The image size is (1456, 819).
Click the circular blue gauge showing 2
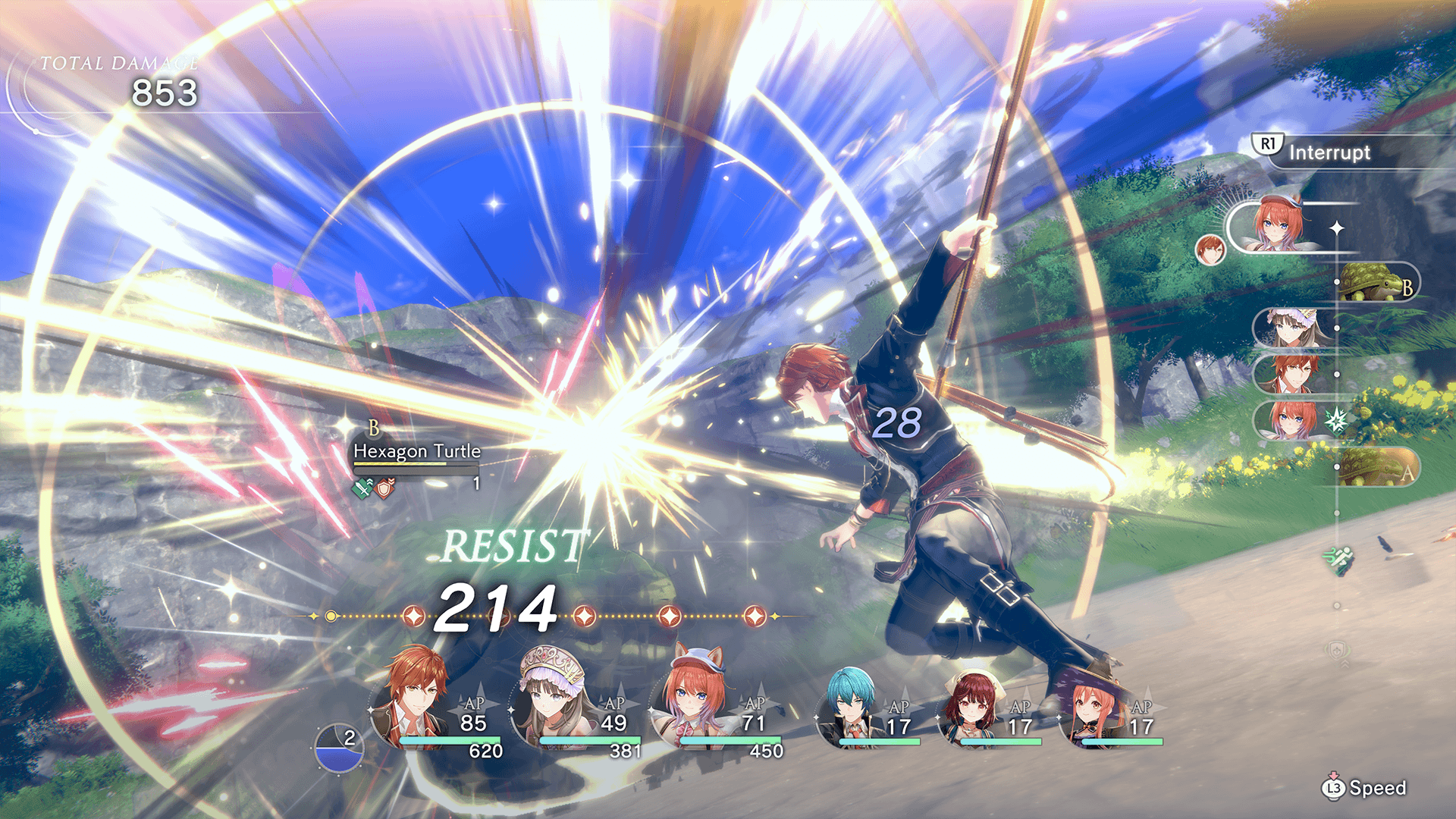point(339,748)
